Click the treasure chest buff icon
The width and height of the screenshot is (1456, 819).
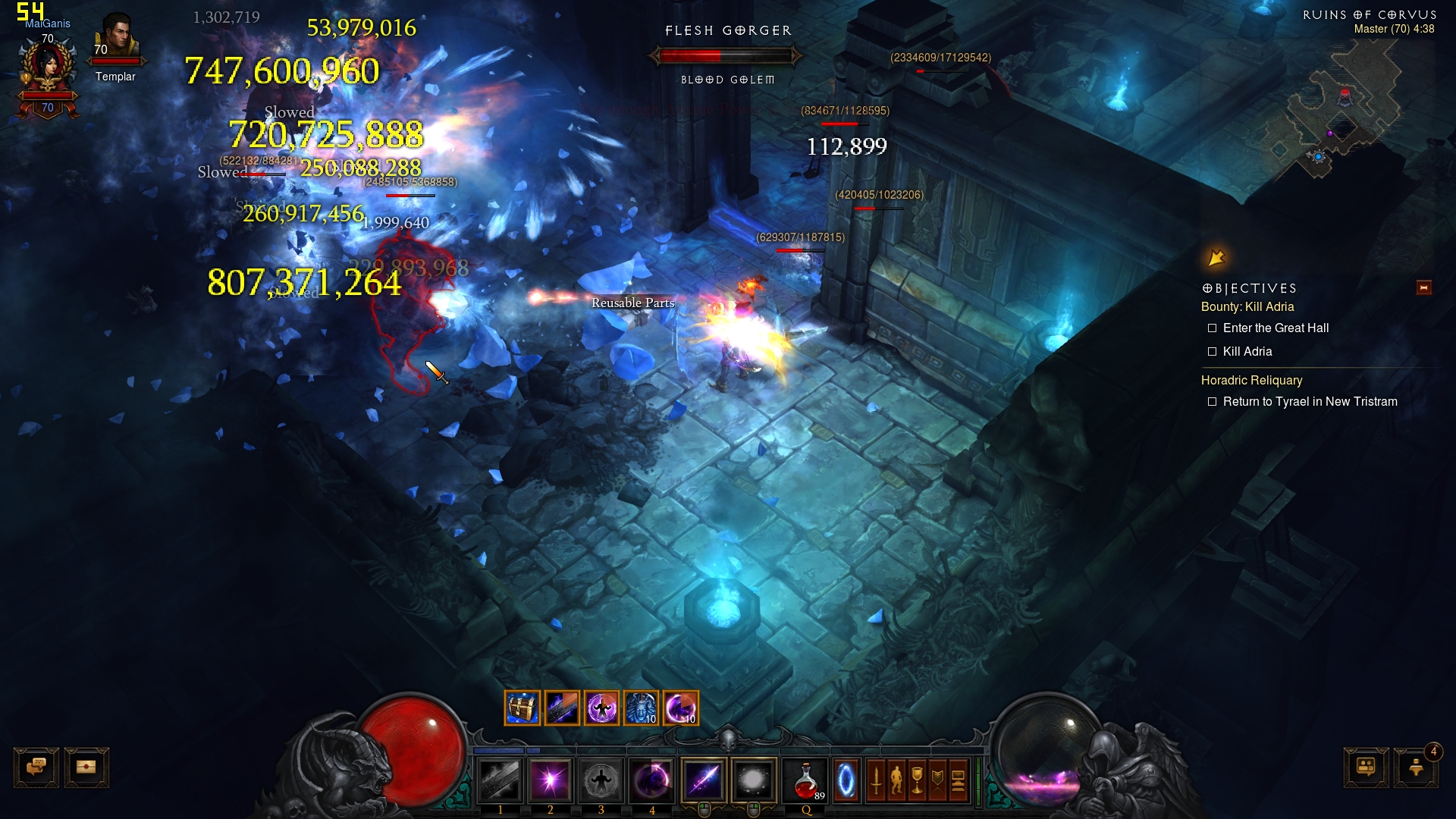(522, 708)
